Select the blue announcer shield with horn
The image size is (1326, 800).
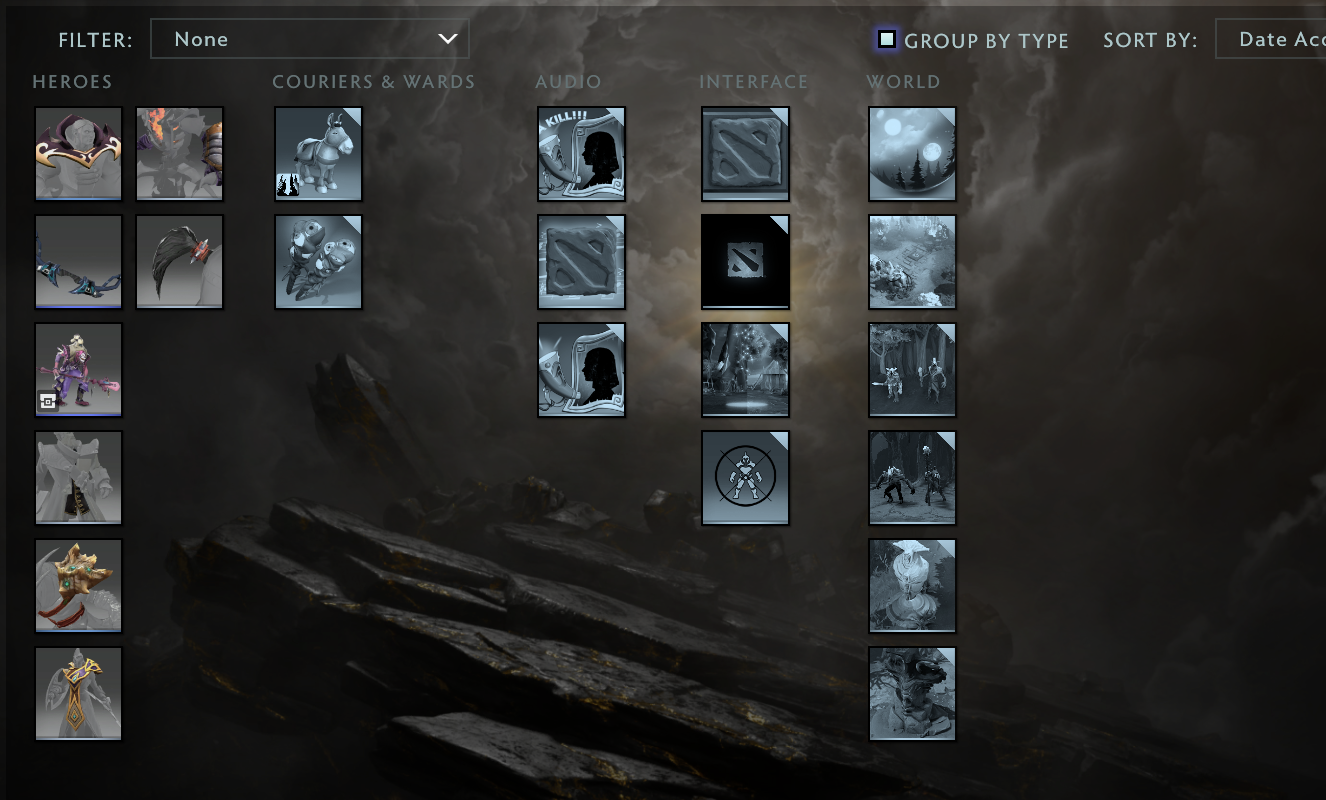pyautogui.click(x=581, y=369)
